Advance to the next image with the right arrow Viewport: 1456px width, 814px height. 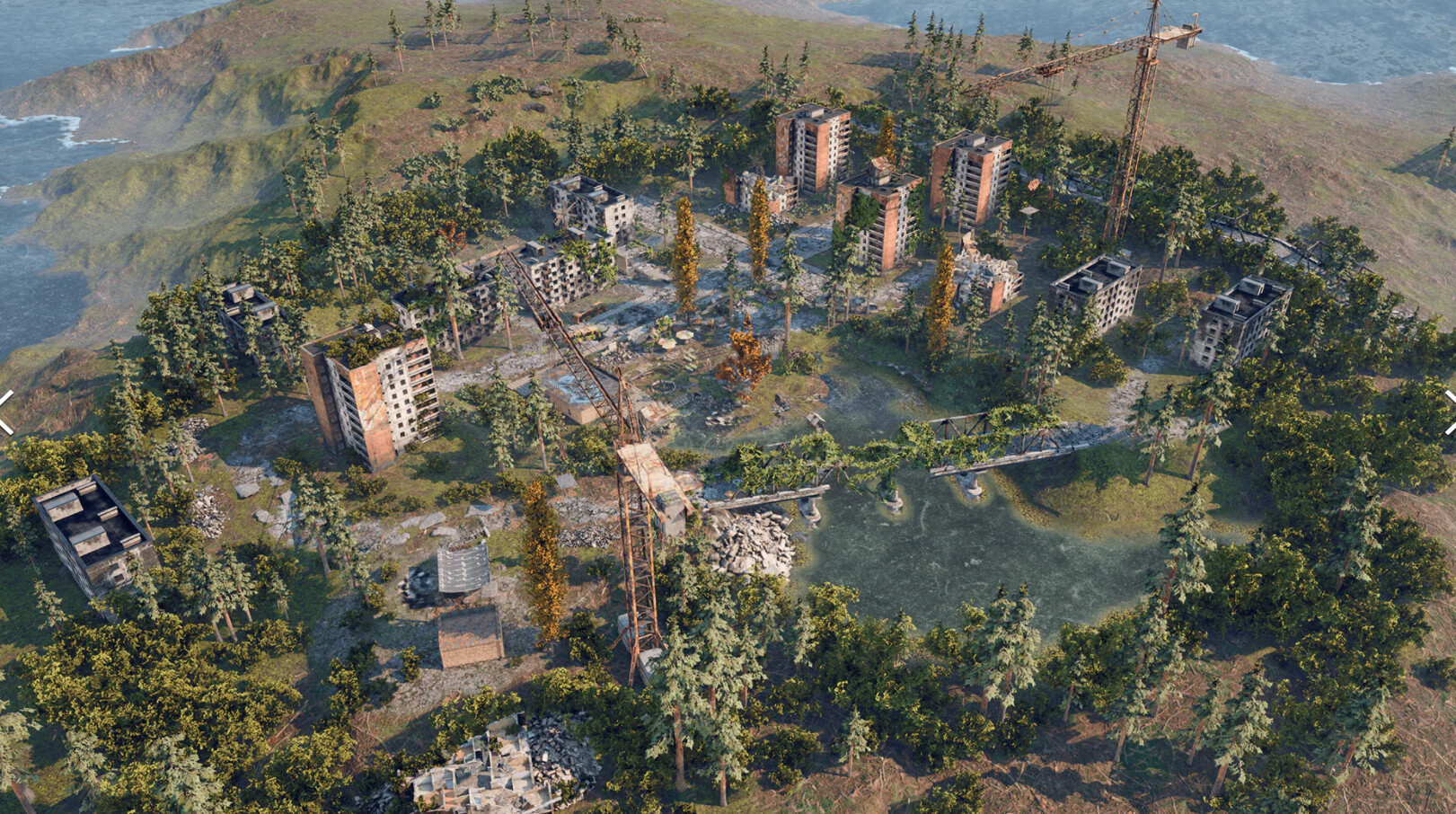pyautogui.click(x=1449, y=412)
